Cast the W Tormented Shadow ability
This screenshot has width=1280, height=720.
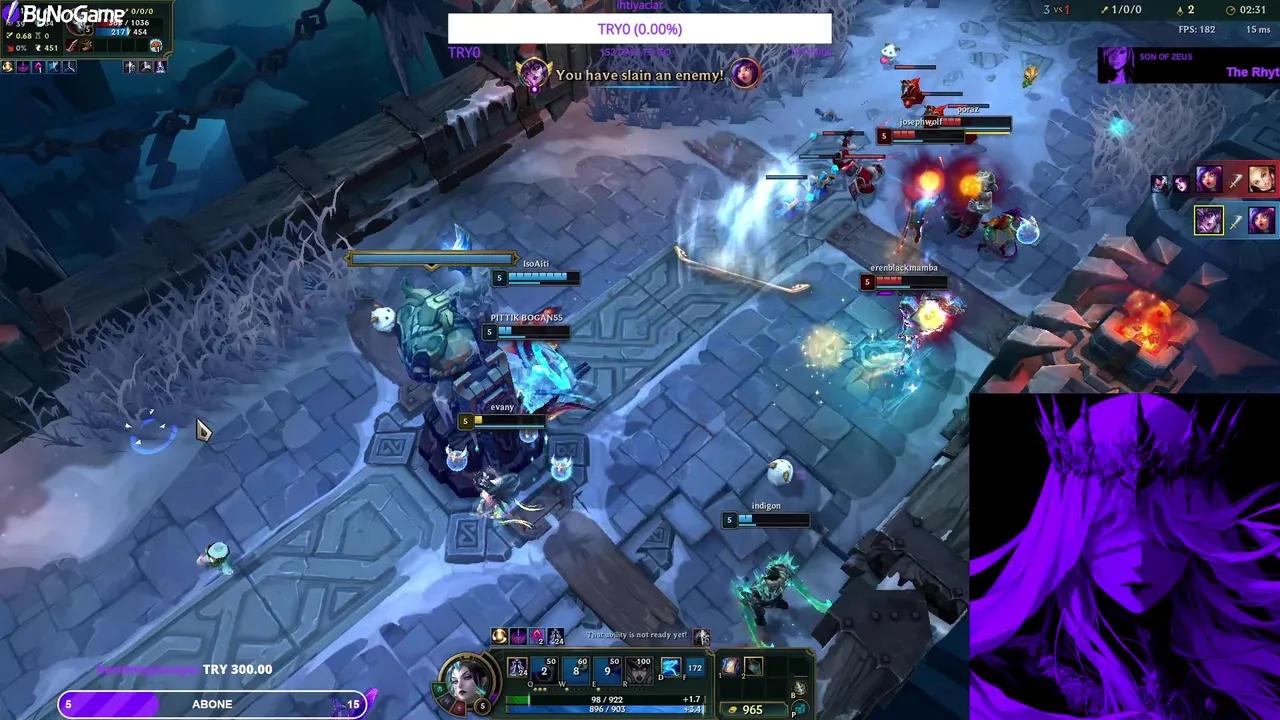pyautogui.click(x=576, y=671)
